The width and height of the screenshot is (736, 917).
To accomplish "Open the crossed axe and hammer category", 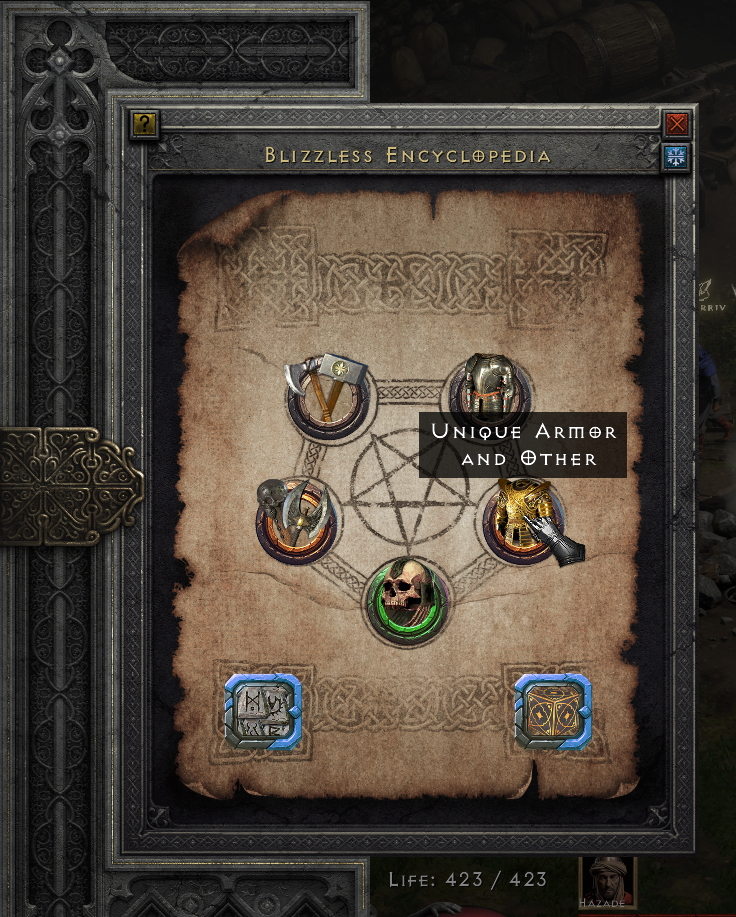I will (327, 397).
